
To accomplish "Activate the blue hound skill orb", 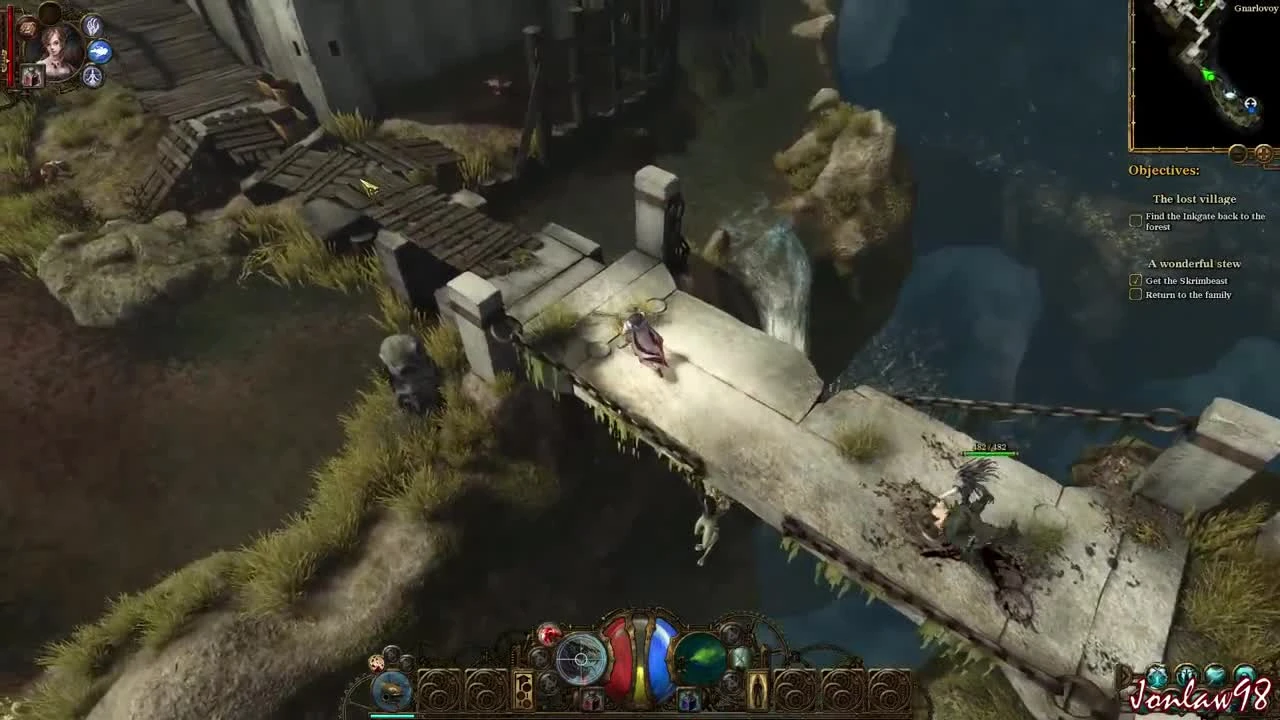I will coord(98,52).
